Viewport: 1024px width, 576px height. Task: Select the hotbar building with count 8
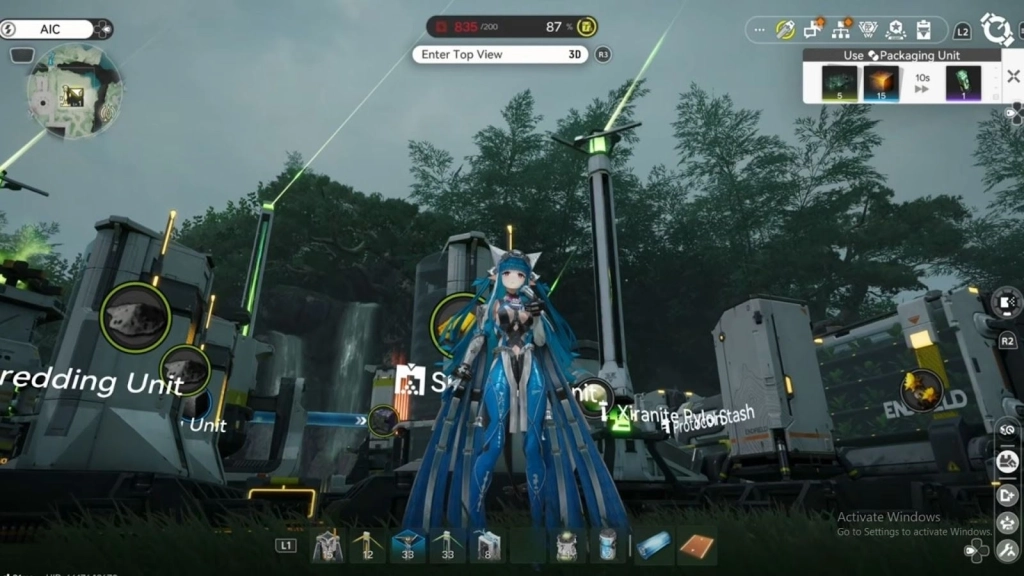click(x=488, y=546)
